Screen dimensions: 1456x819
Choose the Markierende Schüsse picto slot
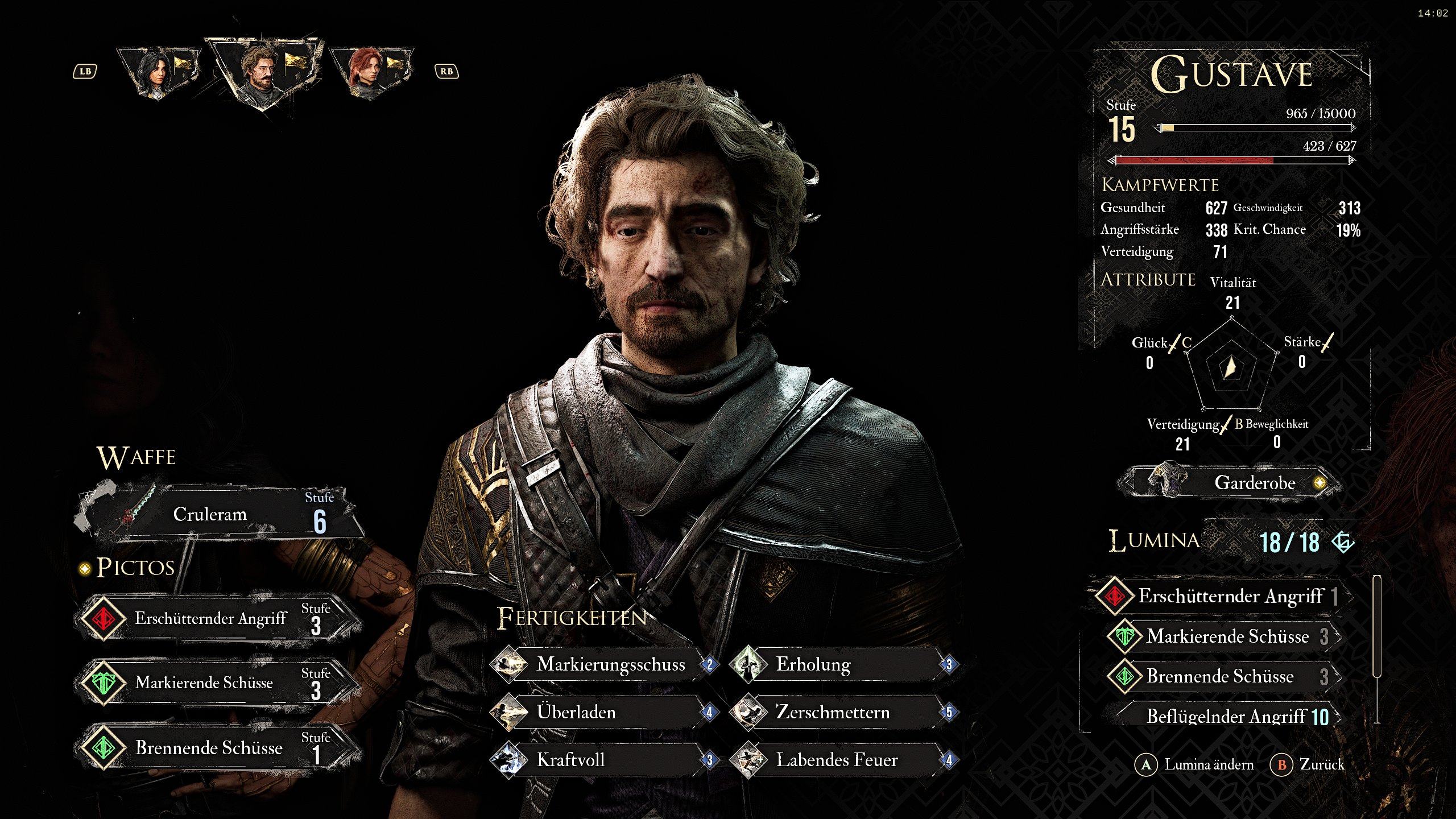click(218, 682)
